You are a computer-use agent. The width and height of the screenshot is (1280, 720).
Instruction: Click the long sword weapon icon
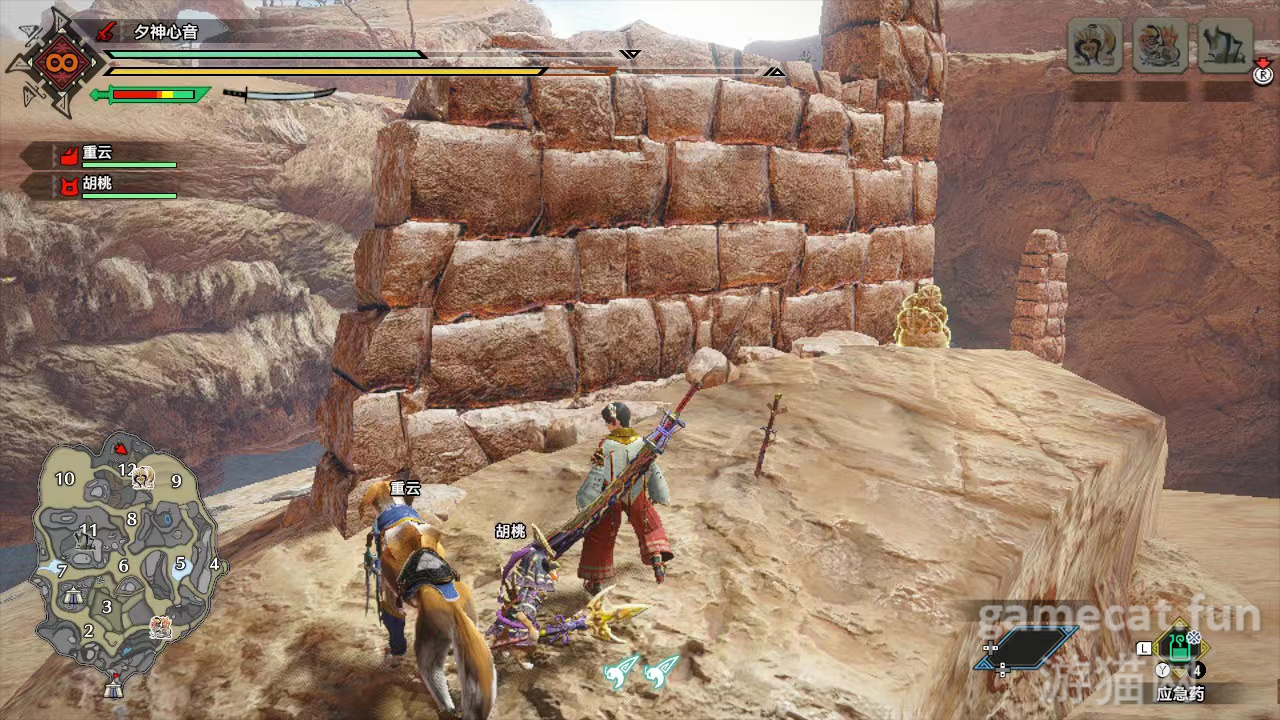click(278, 94)
